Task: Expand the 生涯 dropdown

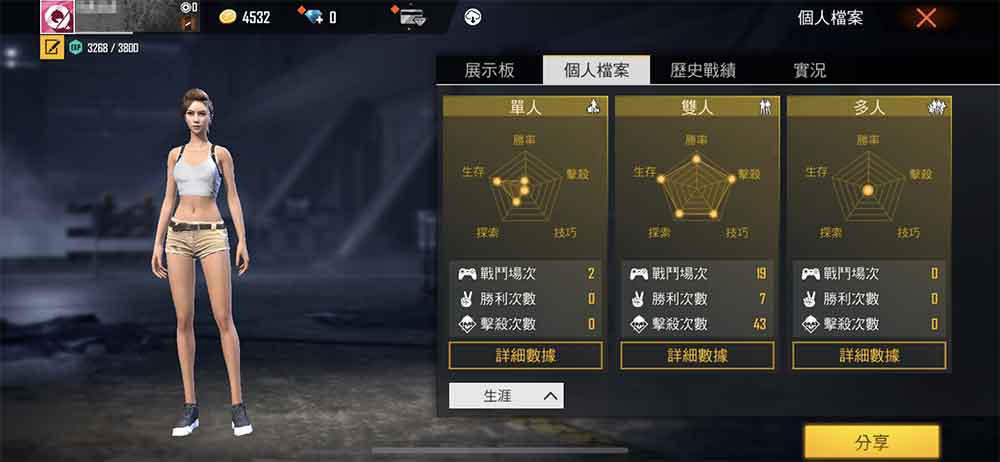Action: (506, 396)
